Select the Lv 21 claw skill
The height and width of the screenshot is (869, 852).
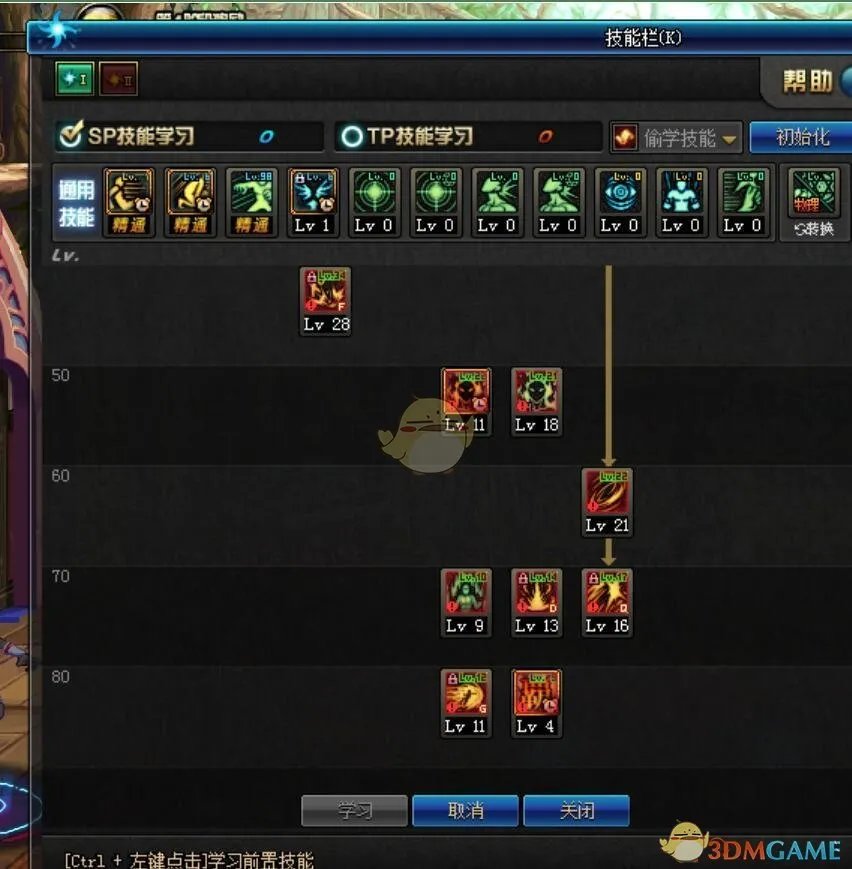point(607,493)
